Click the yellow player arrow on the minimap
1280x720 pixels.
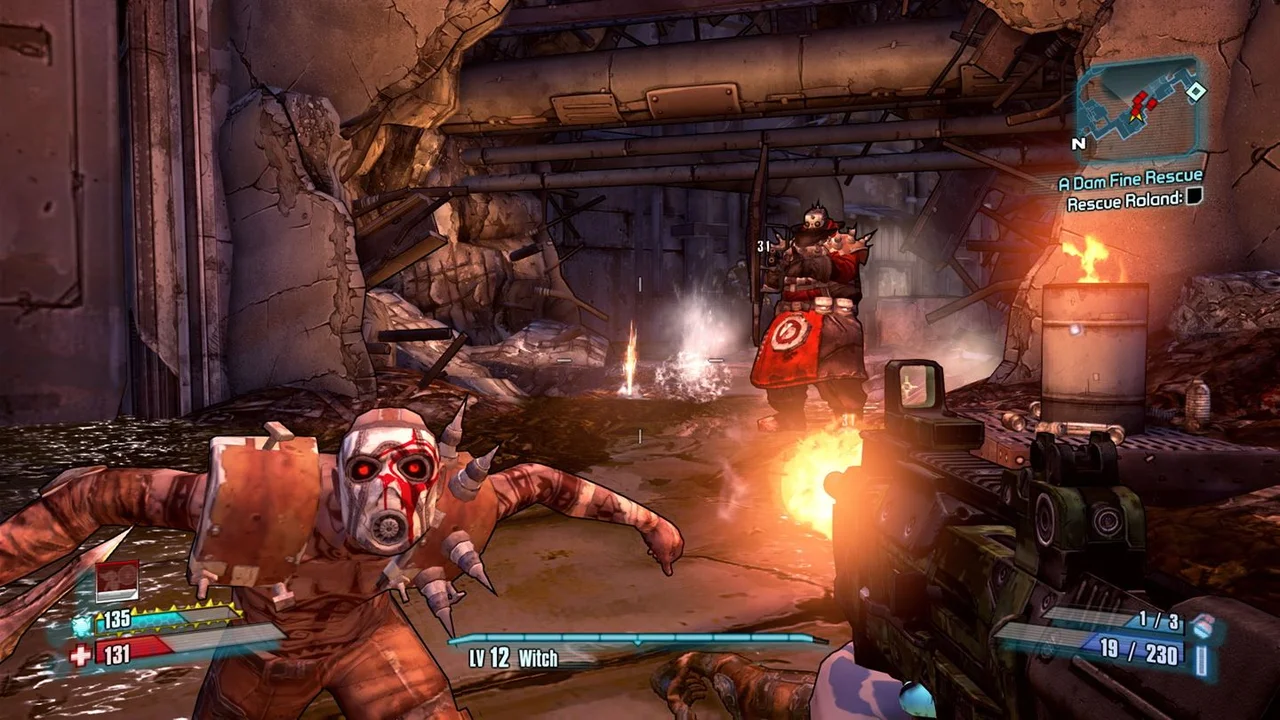point(1136,117)
